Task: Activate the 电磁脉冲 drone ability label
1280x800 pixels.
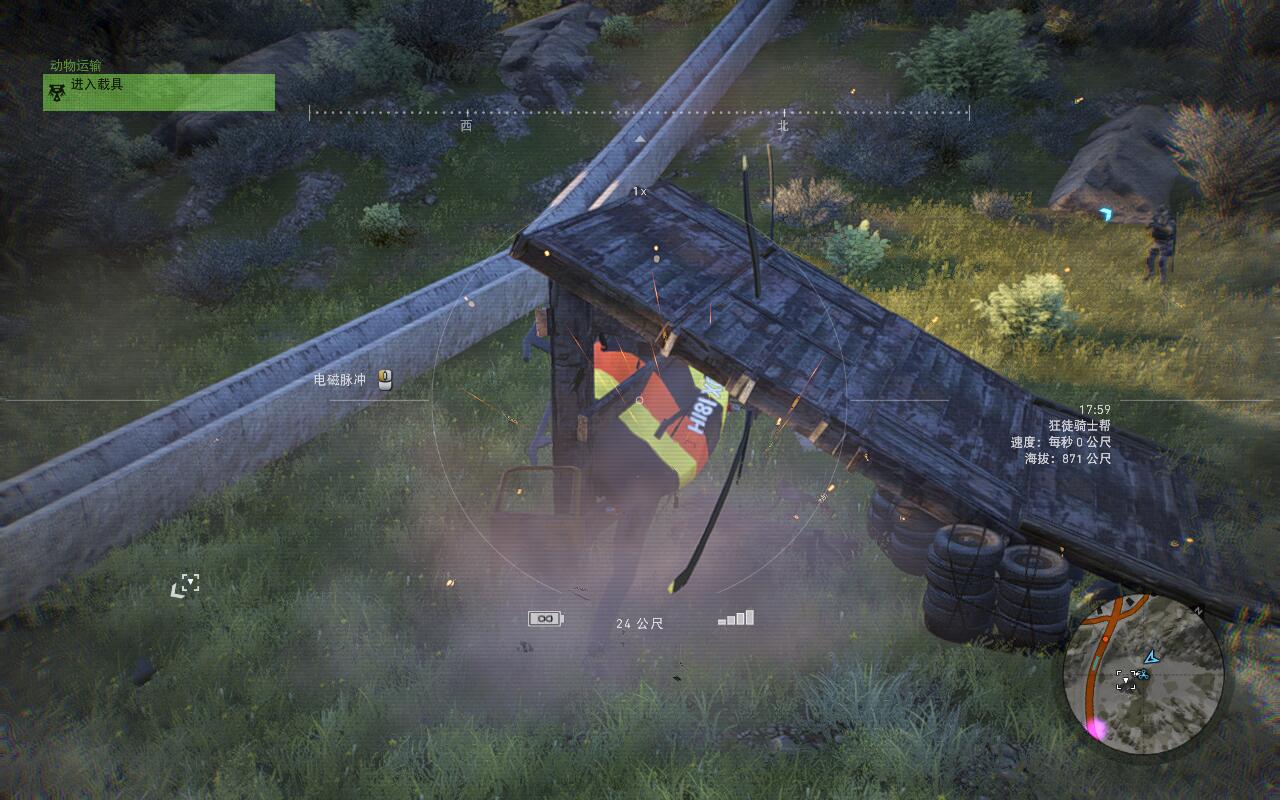Action: pos(340,380)
